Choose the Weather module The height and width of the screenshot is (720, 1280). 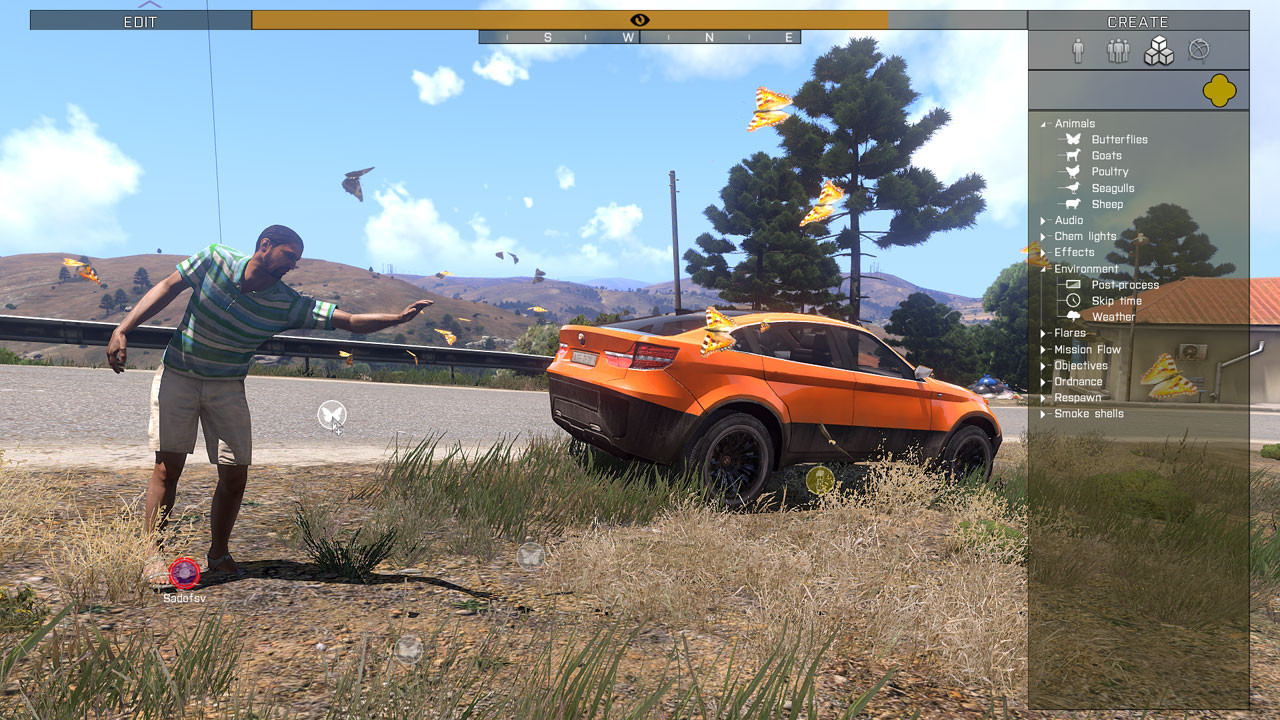(x=1113, y=317)
